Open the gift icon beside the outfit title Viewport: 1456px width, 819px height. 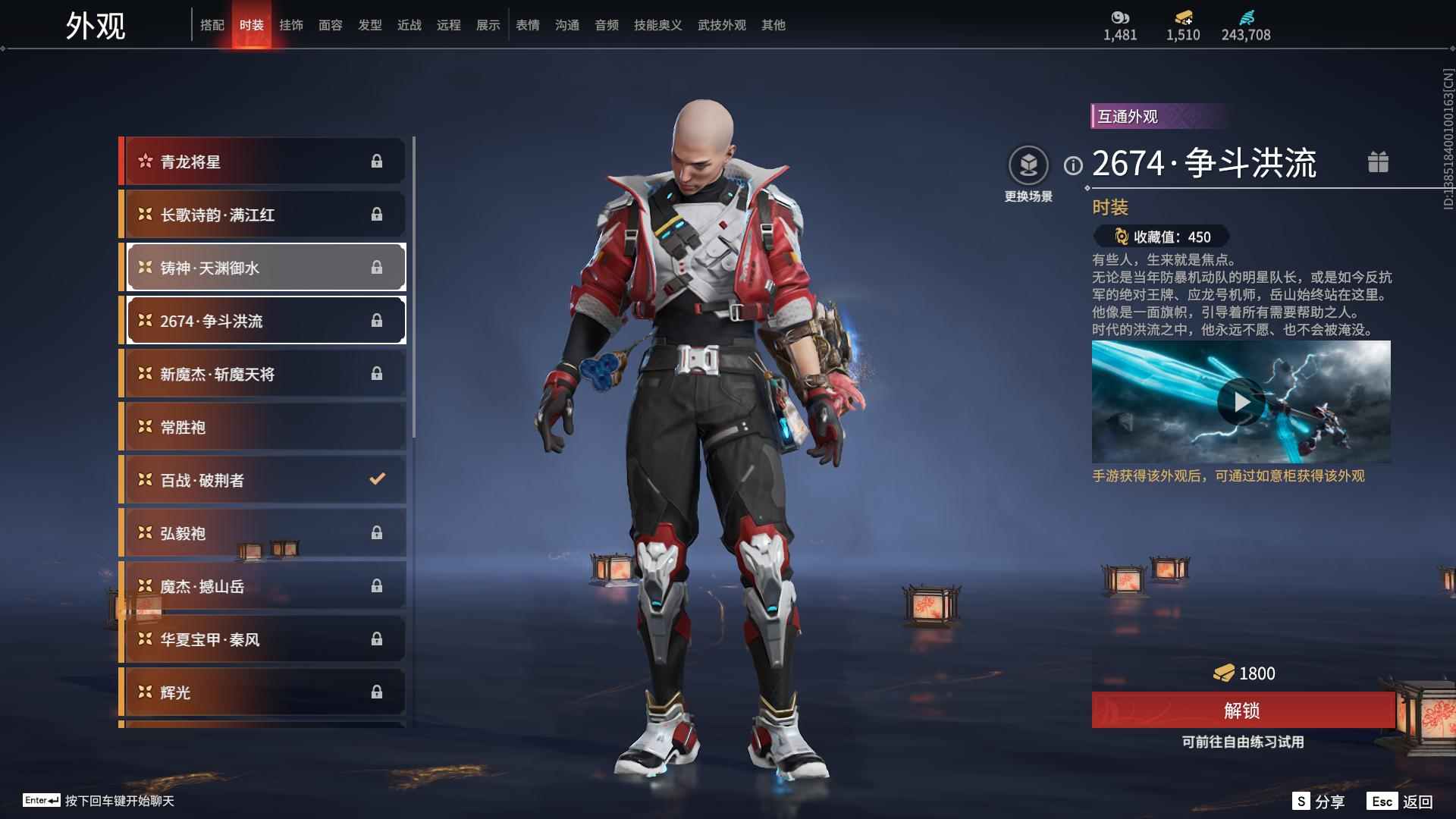1378,162
